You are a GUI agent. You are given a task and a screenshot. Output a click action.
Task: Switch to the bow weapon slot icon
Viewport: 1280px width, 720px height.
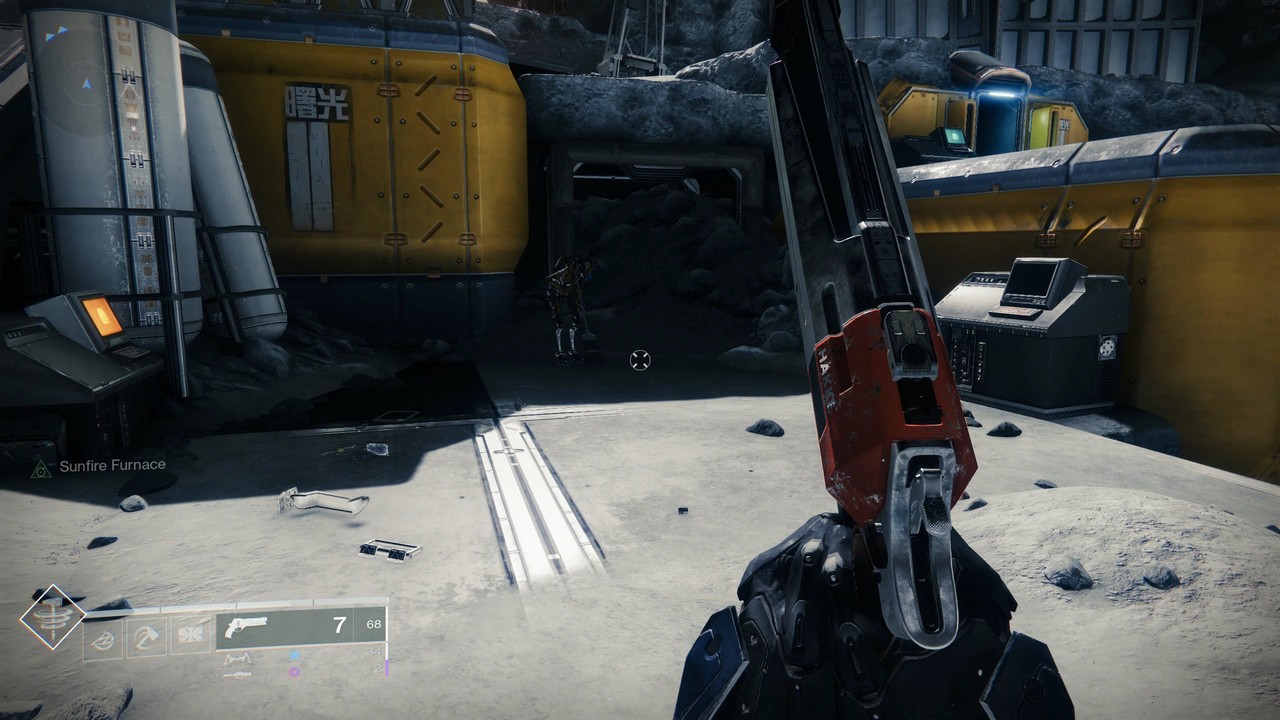click(238, 659)
